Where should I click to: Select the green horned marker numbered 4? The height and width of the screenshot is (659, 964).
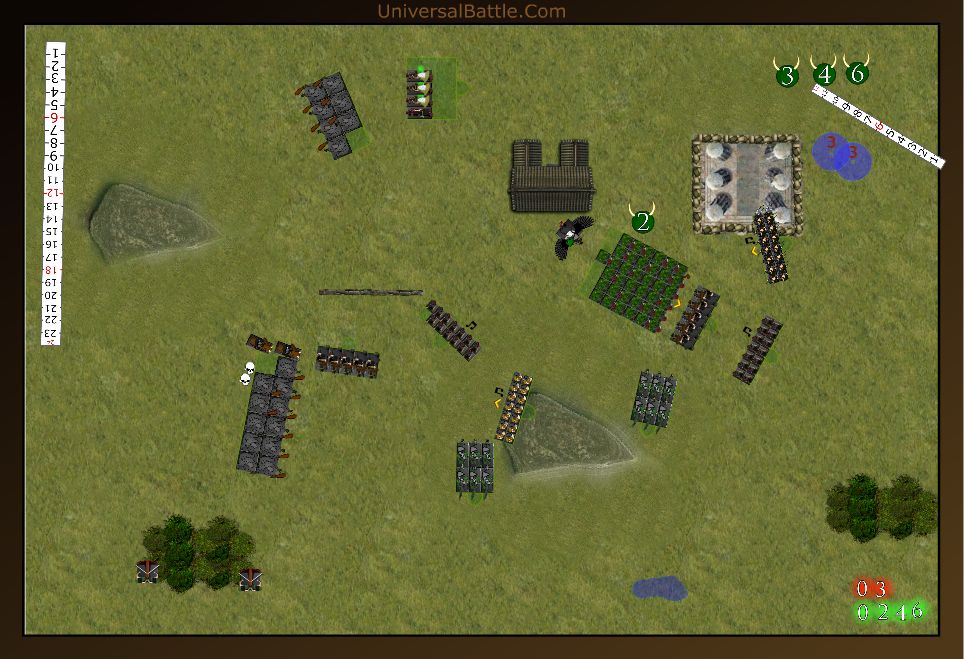824,74
